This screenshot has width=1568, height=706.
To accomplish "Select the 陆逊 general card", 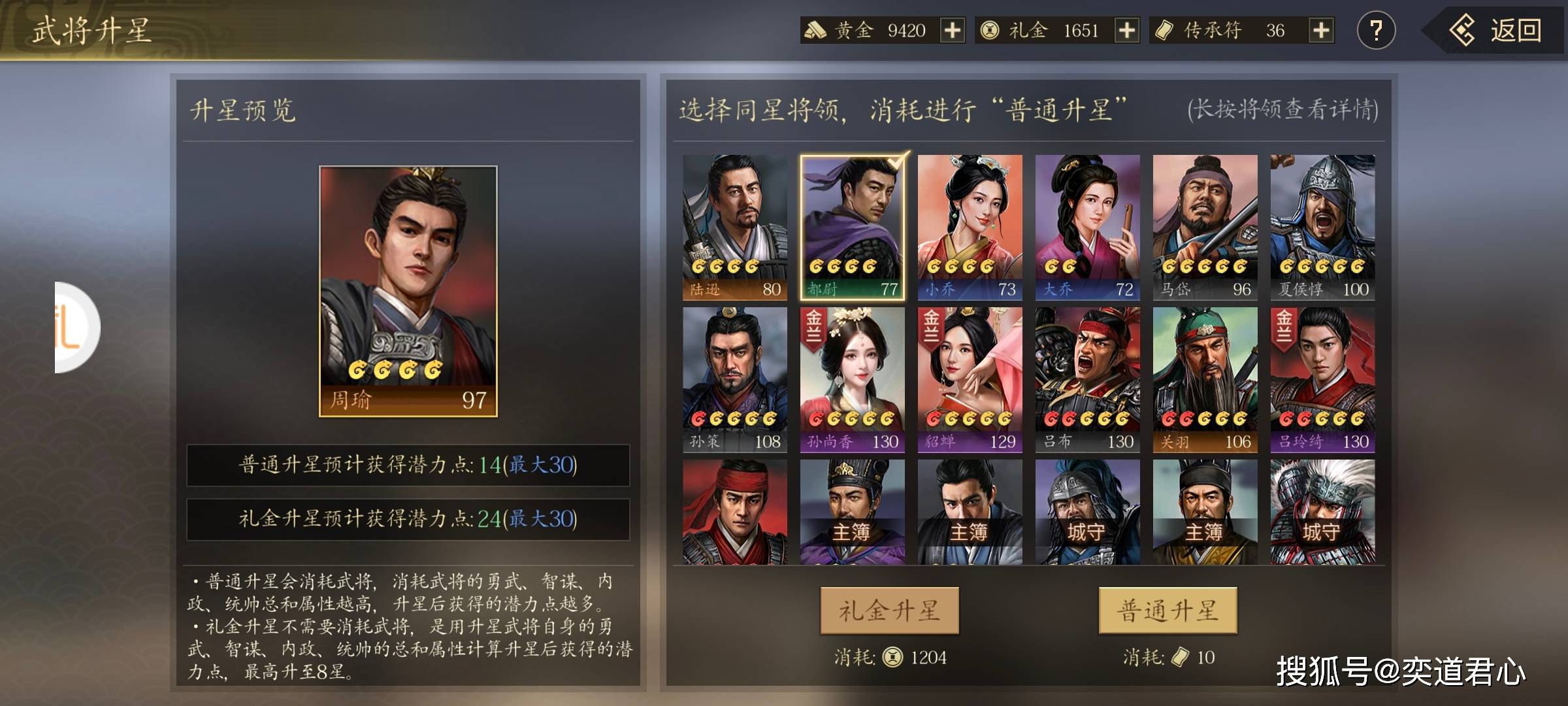I will [x=735, y=227].
